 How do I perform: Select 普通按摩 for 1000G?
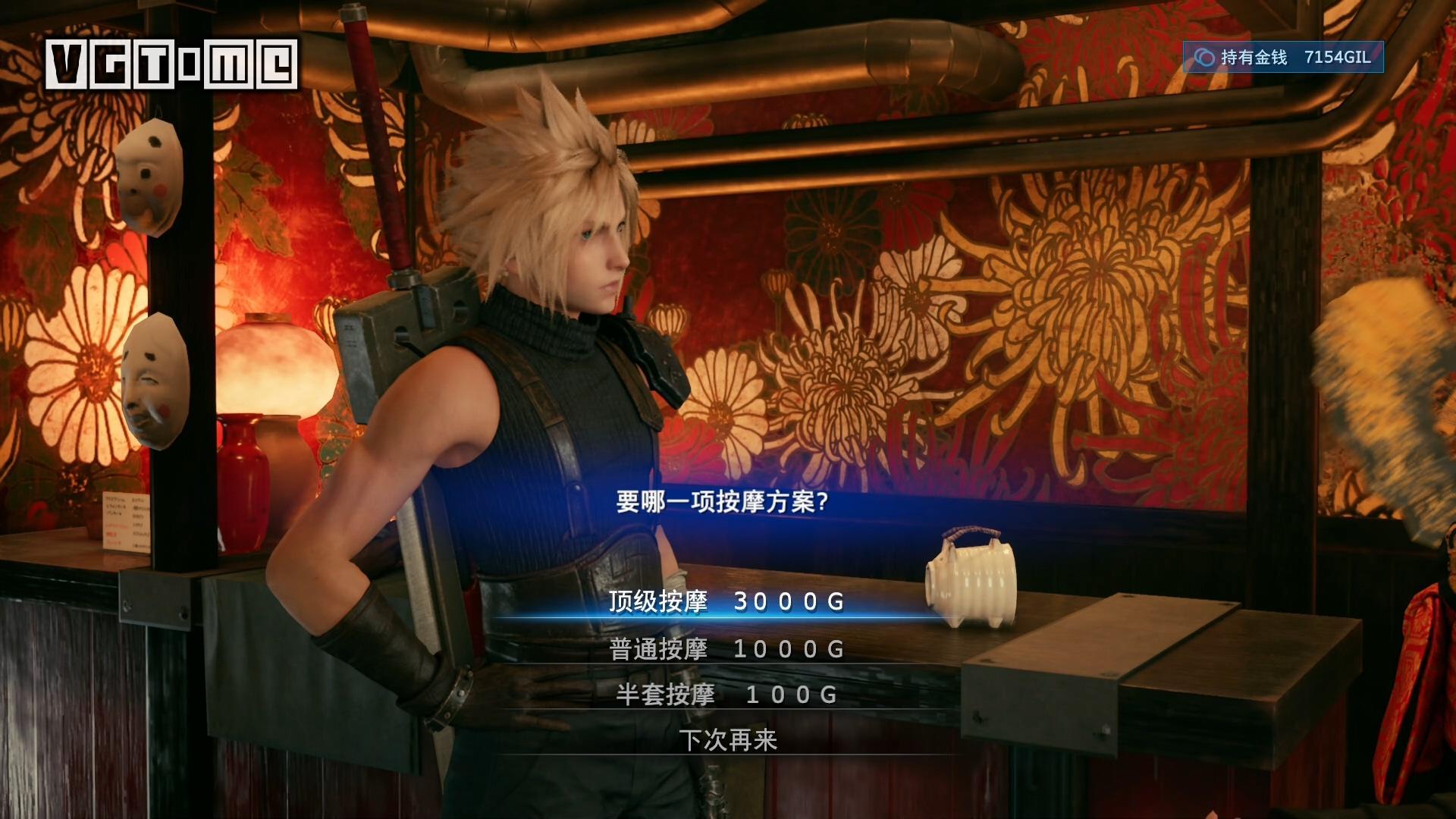tap(726, 649)
